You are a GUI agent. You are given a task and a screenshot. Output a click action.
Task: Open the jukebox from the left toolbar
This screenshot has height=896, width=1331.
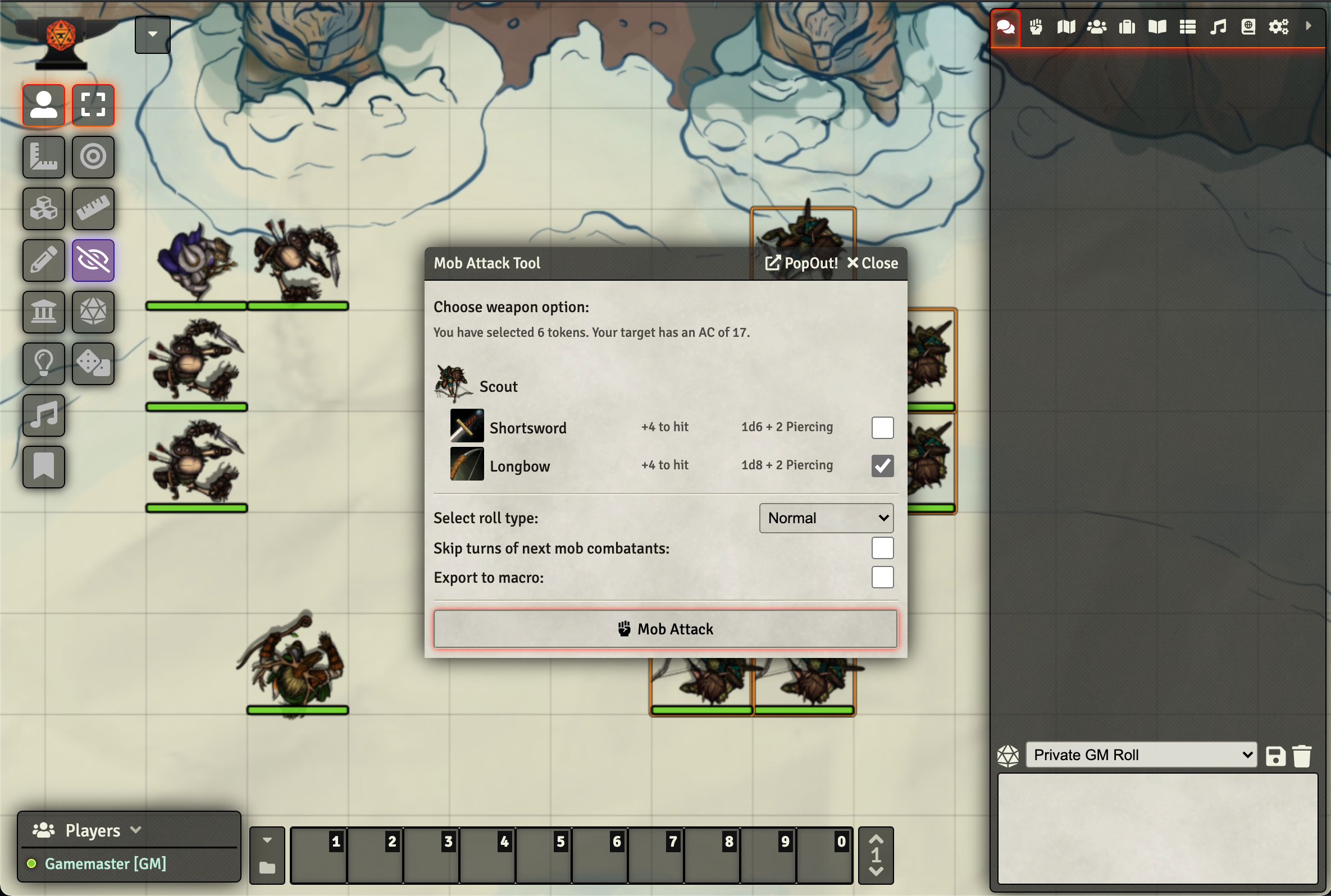[x=43, y=415]
